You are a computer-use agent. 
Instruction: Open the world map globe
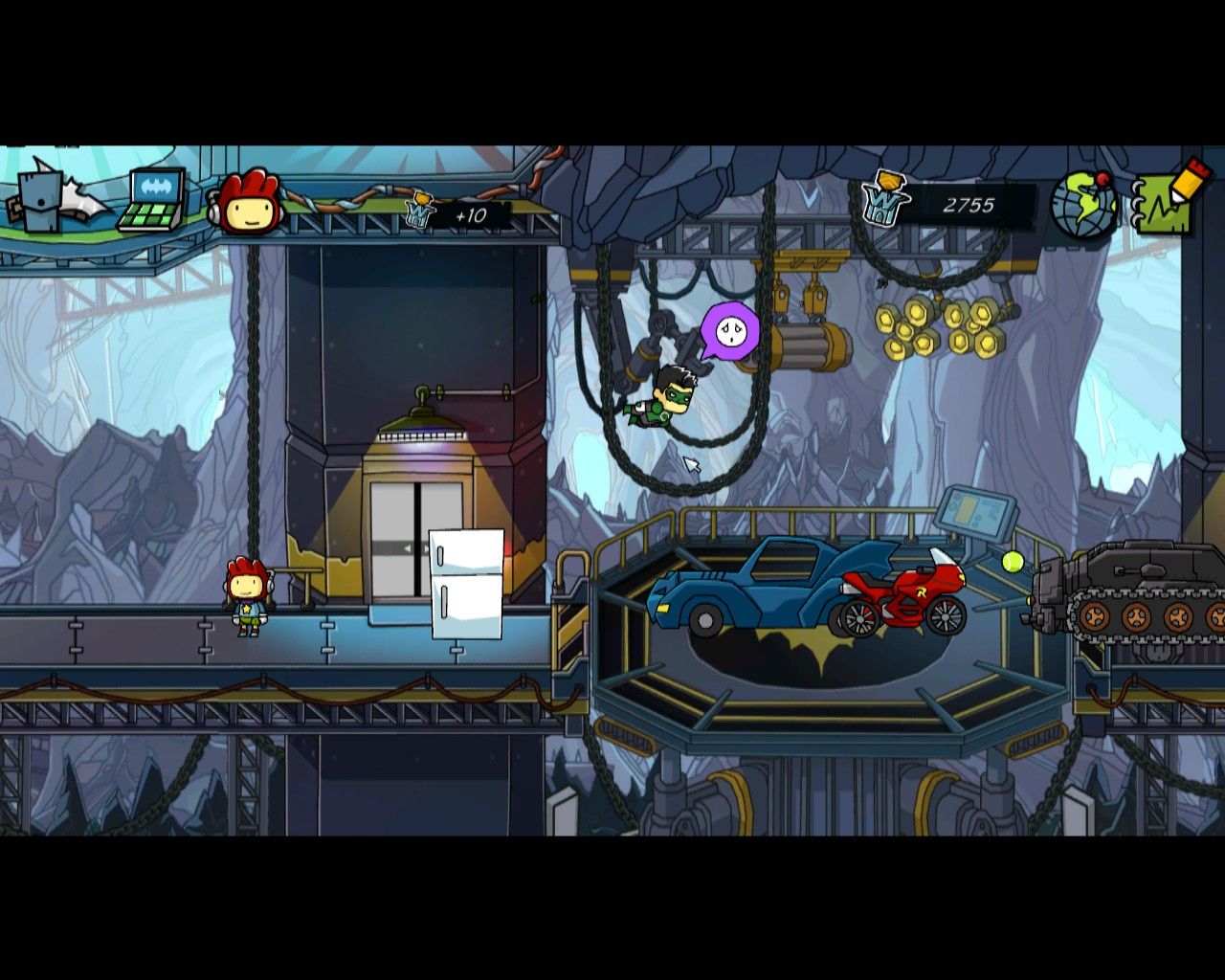(1083, 205)
